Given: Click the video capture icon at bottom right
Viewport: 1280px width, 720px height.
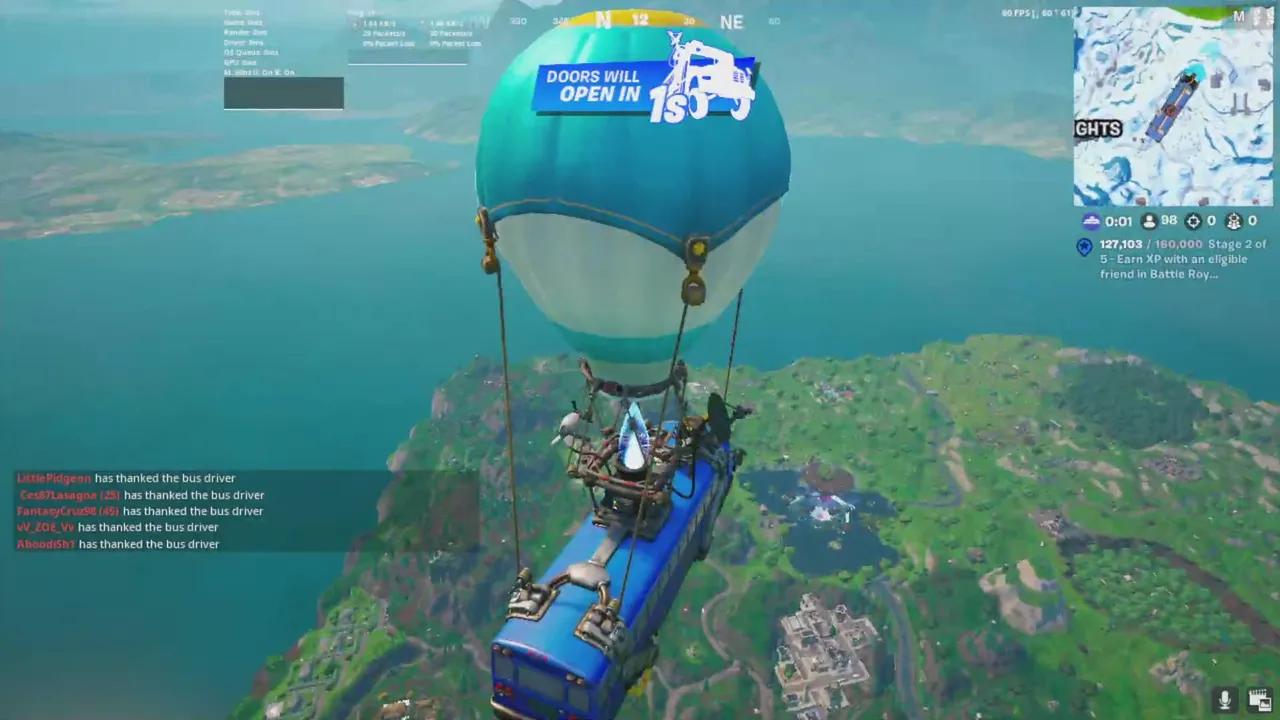Looking at the screenshot, I should [x=1258, y=698].
